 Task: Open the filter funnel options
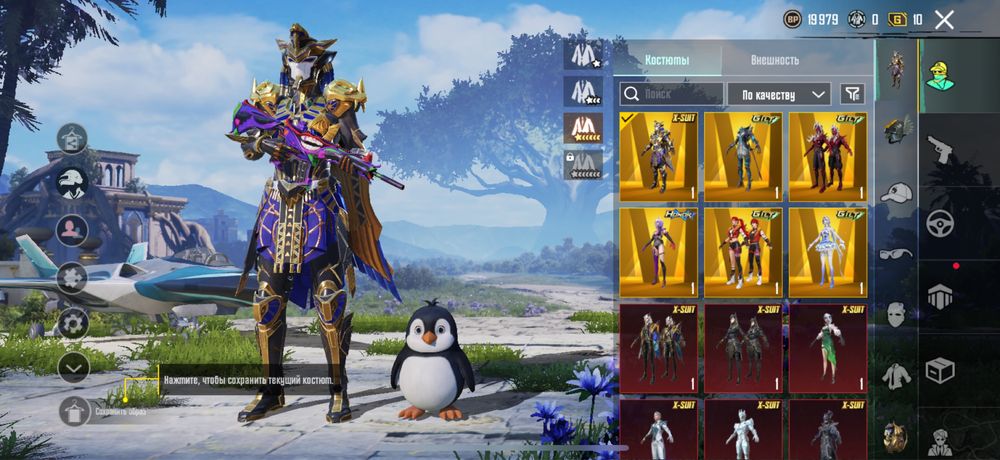(852, 94)
